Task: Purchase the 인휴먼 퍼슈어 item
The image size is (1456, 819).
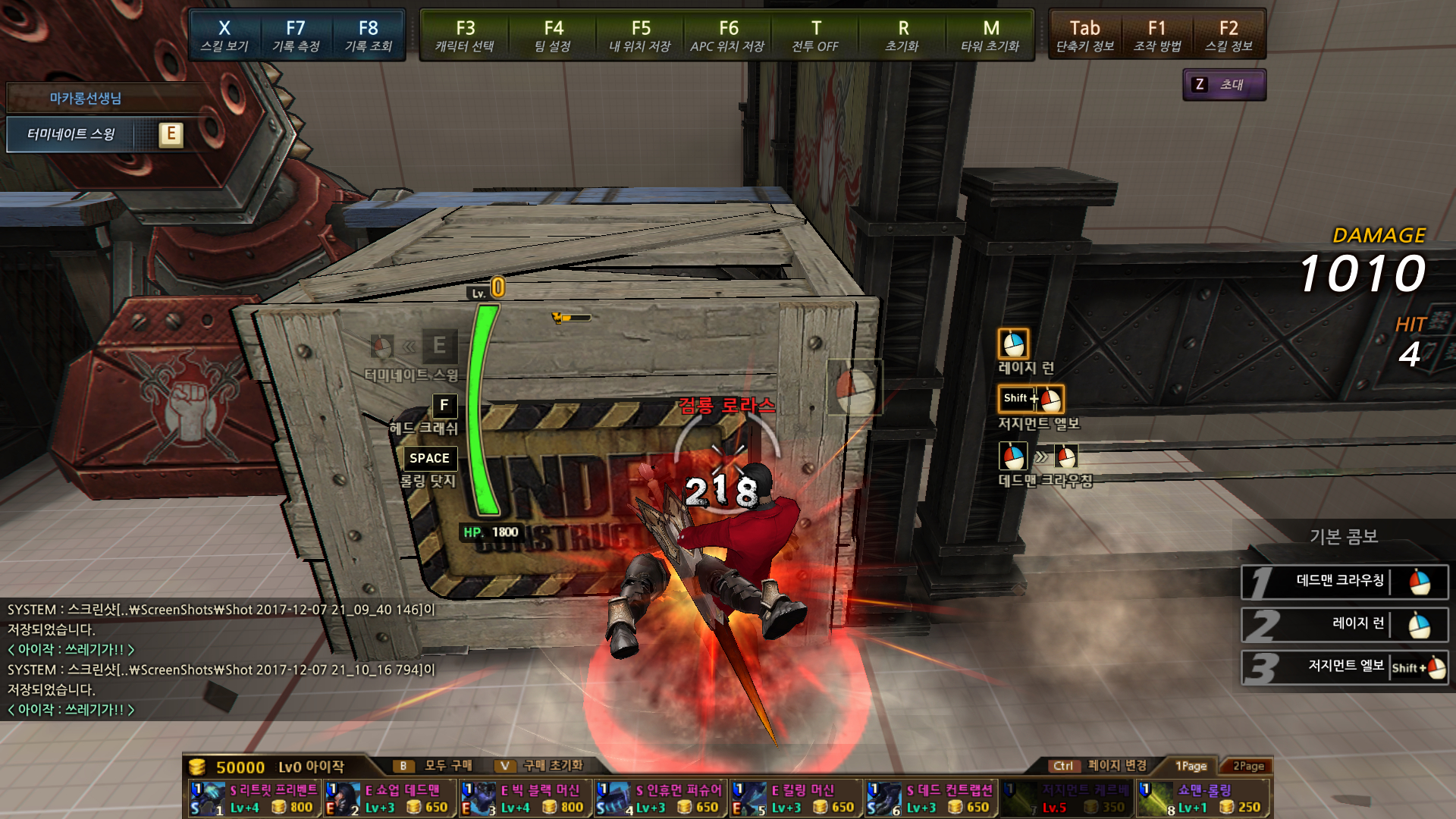Action: coord(661,799)
